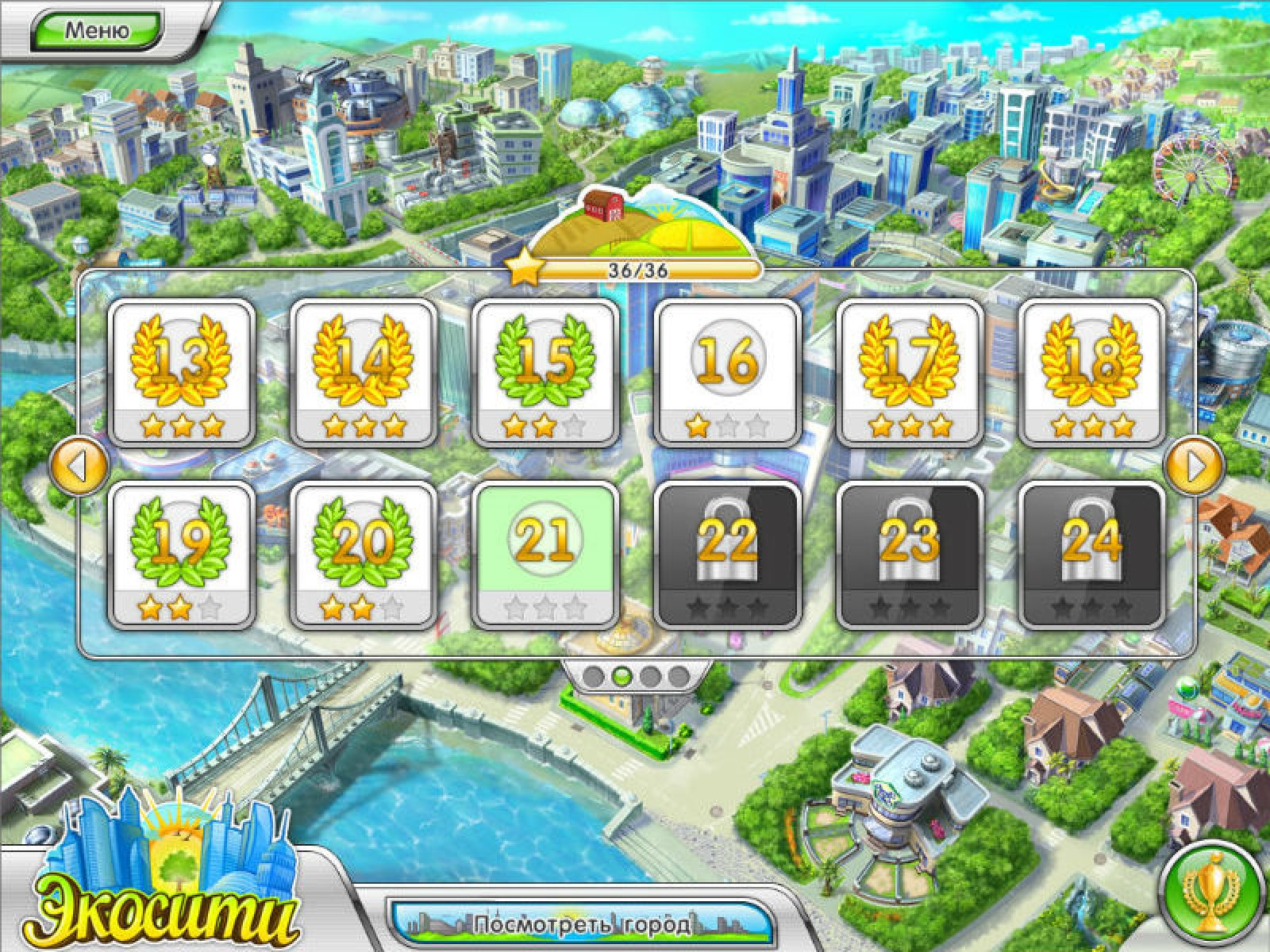Select level 16 tile
The width and height of the screenshot is (1270, 952).
pos(727,371)
